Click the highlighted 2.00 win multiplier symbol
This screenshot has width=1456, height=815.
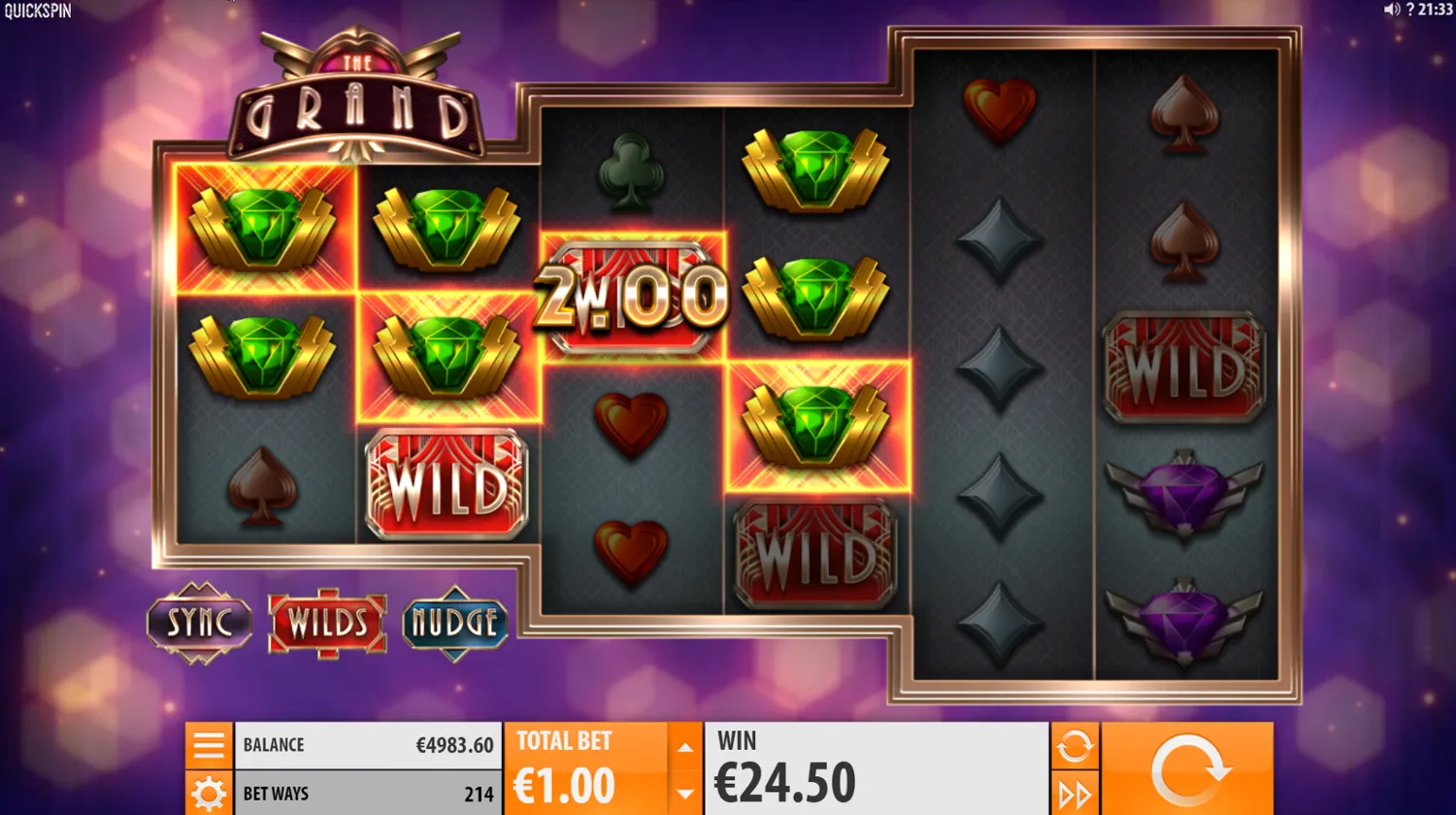[631, 291]
